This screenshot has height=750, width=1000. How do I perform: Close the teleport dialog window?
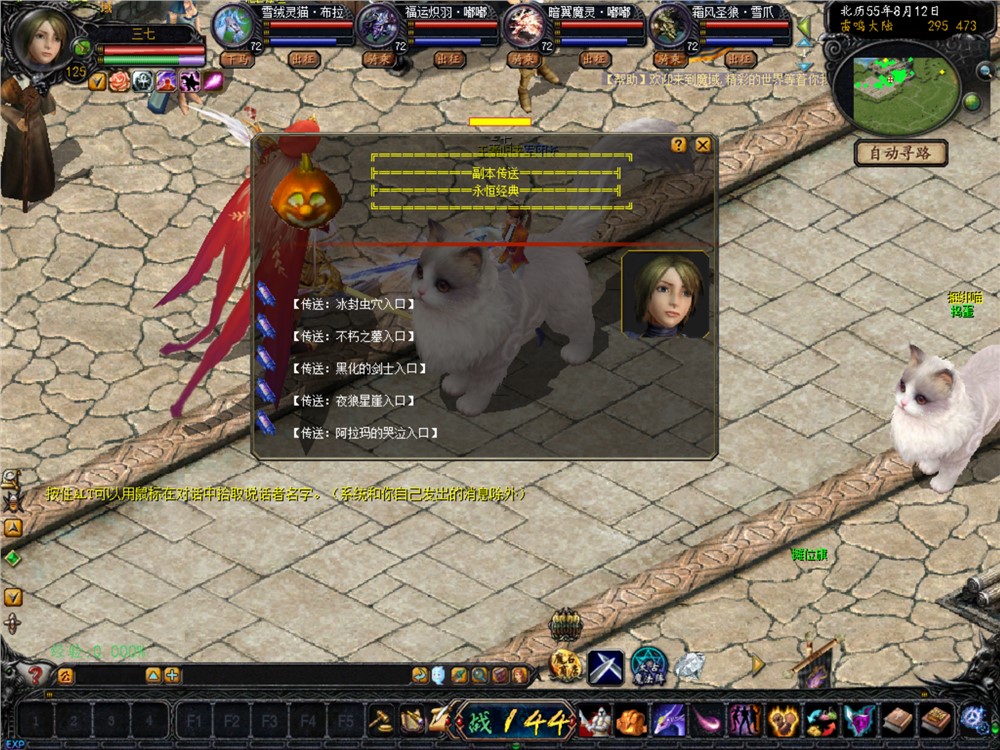[703, 145]
